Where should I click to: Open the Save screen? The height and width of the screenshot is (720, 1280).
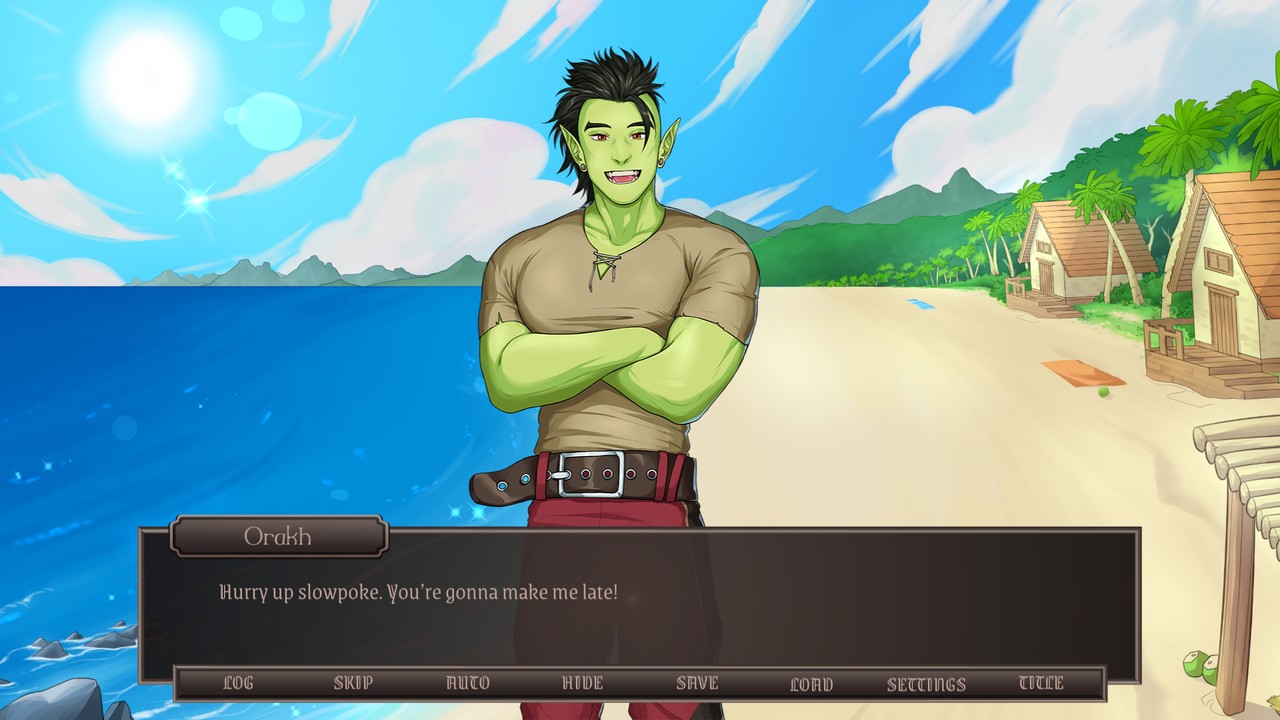pyautogui.click(x=697, y=683)
